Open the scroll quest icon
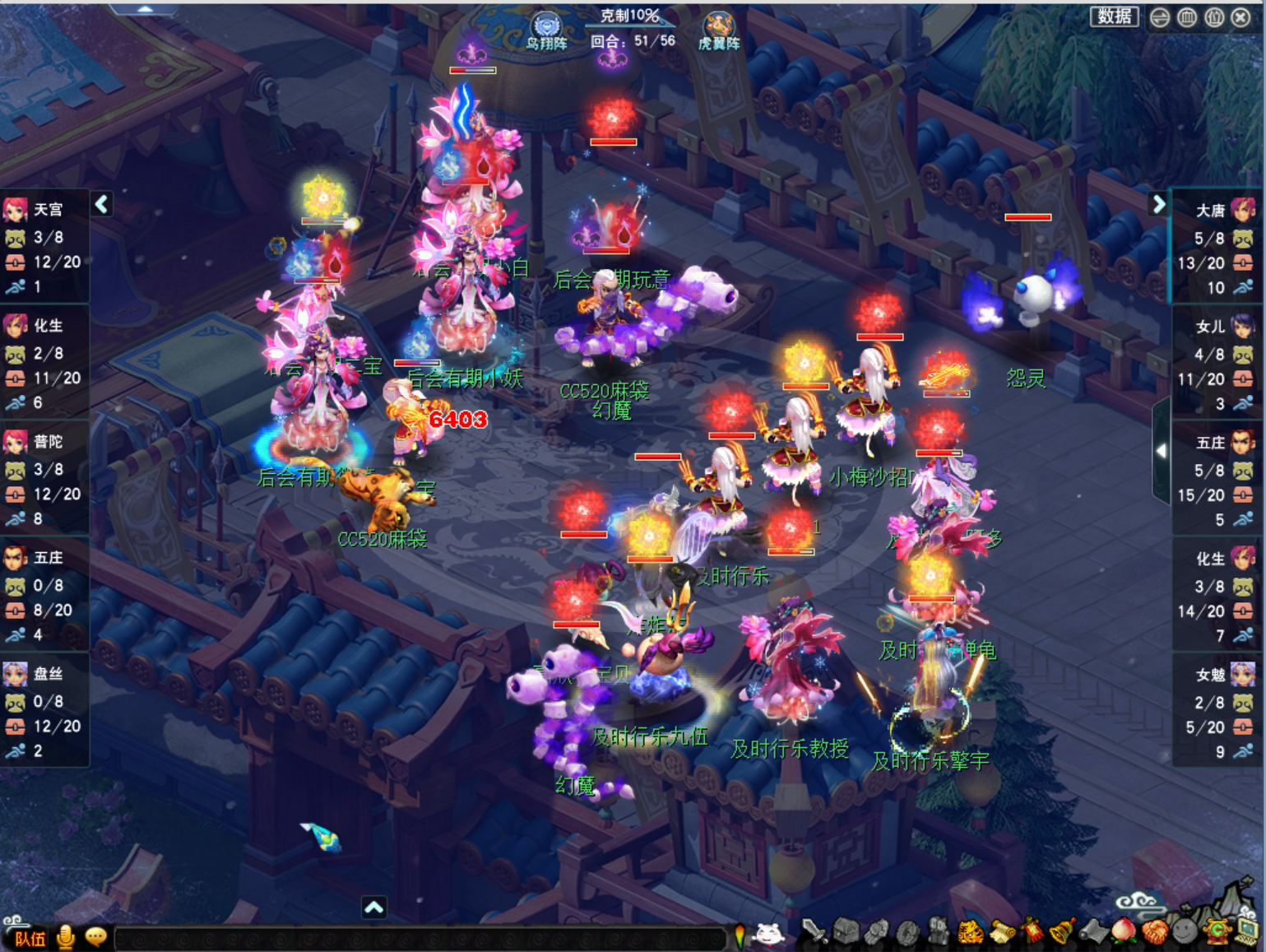Image resolution: width=1266 pixels, height=952 pixels. (x=1002, y=932)
